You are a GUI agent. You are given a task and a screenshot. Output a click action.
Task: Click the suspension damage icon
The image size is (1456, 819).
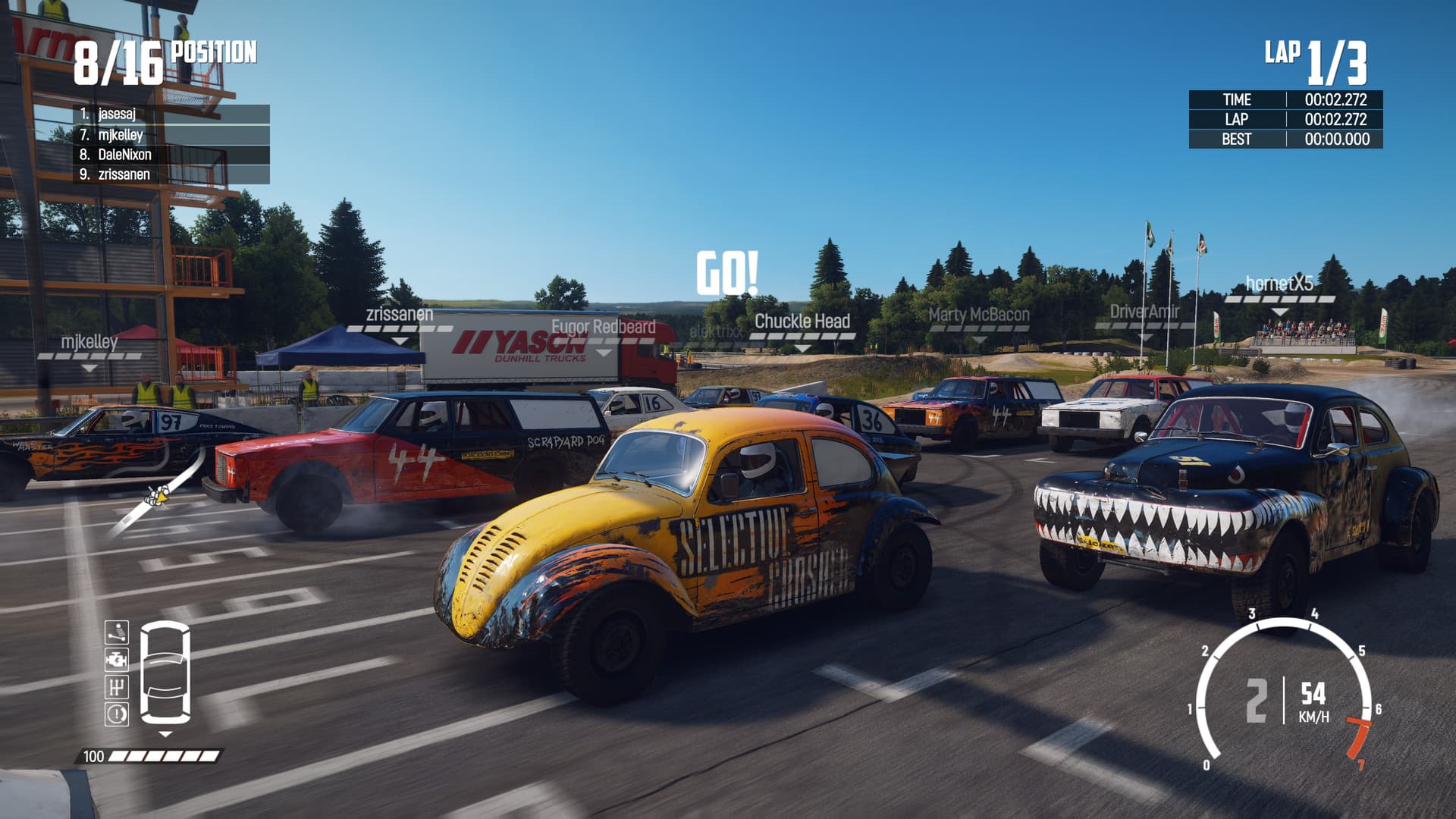pyautogui.click(x=117, y=632)
